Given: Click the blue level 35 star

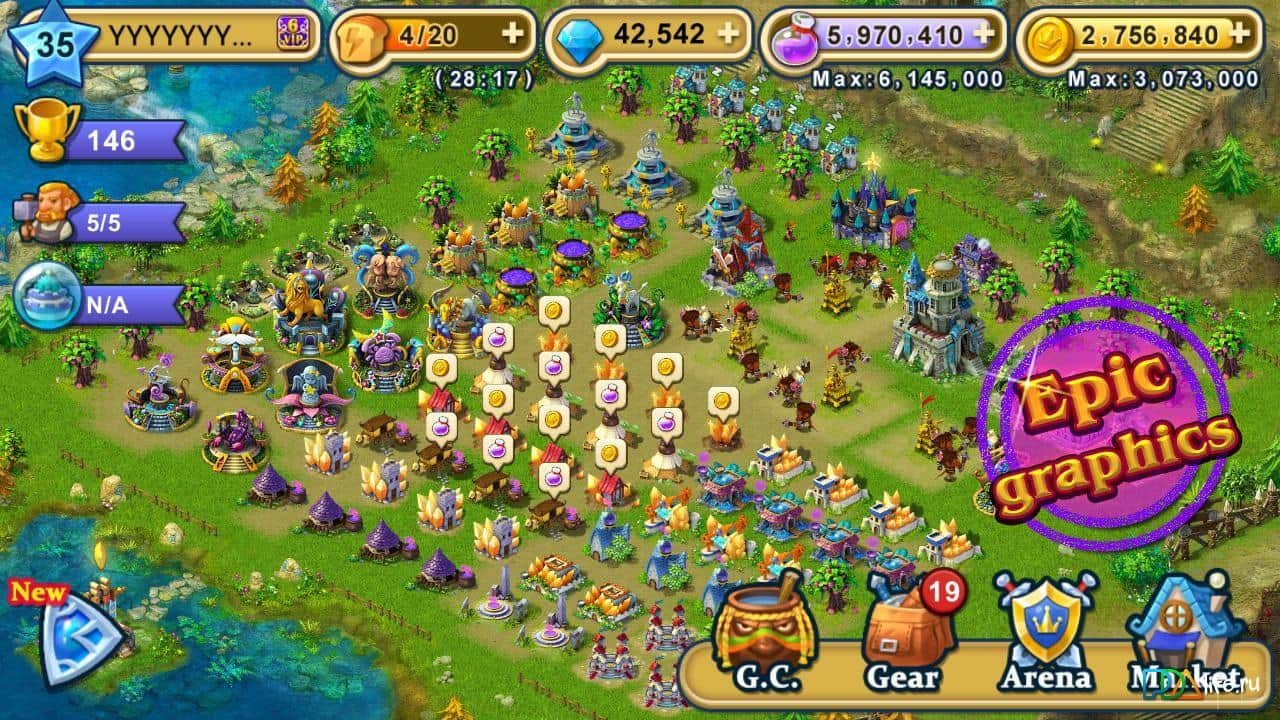Looking at the screenshot, I should [x=55, y=37].
